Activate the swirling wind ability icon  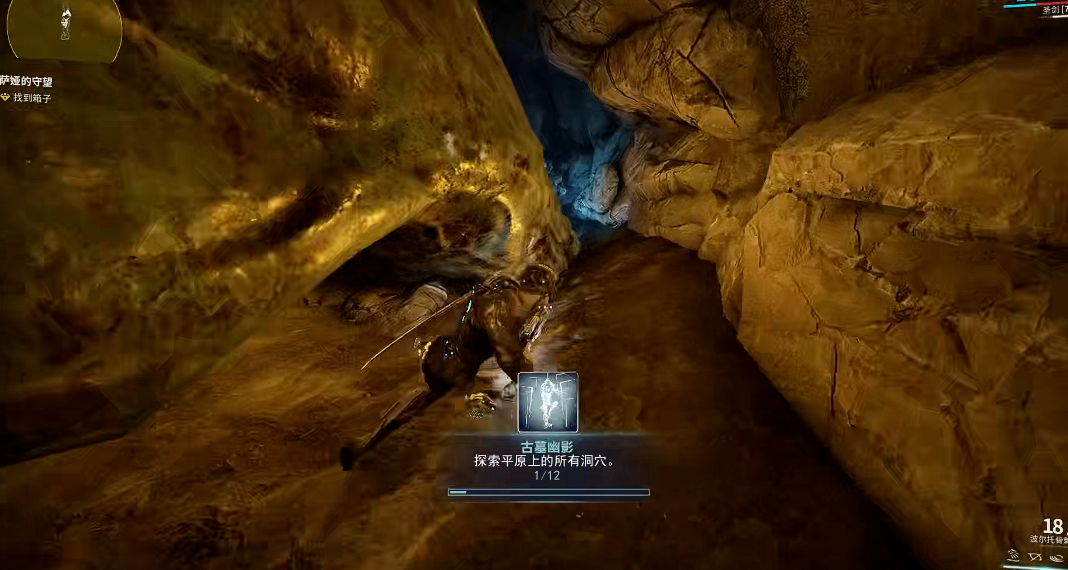[x=1056, y=558]
